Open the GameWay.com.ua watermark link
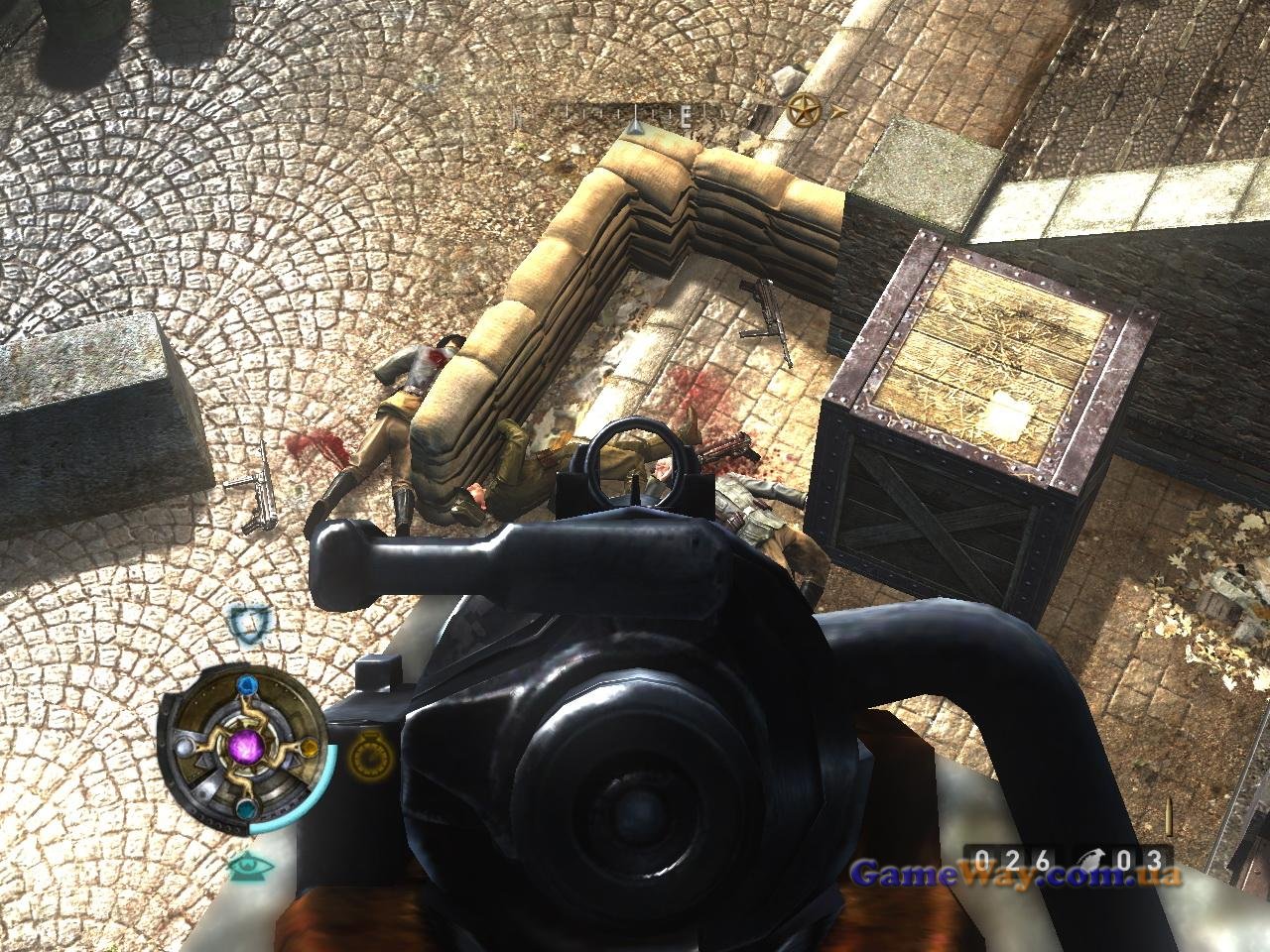 (x=1017, y=875)
